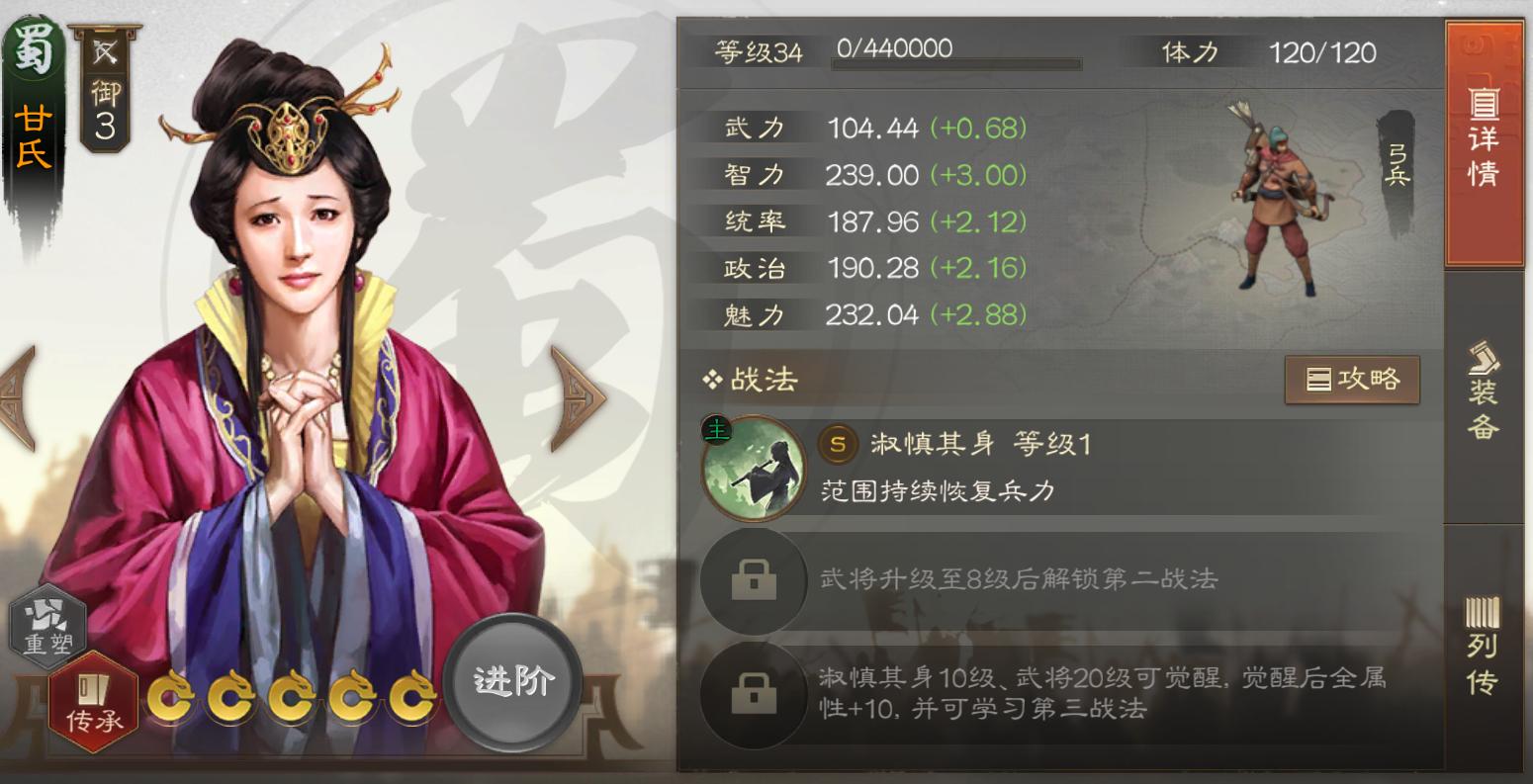Click the 文御3 badge
The width and height of the screenshot is (1533, 784).
pyautogui.click(x=106, y=91)
